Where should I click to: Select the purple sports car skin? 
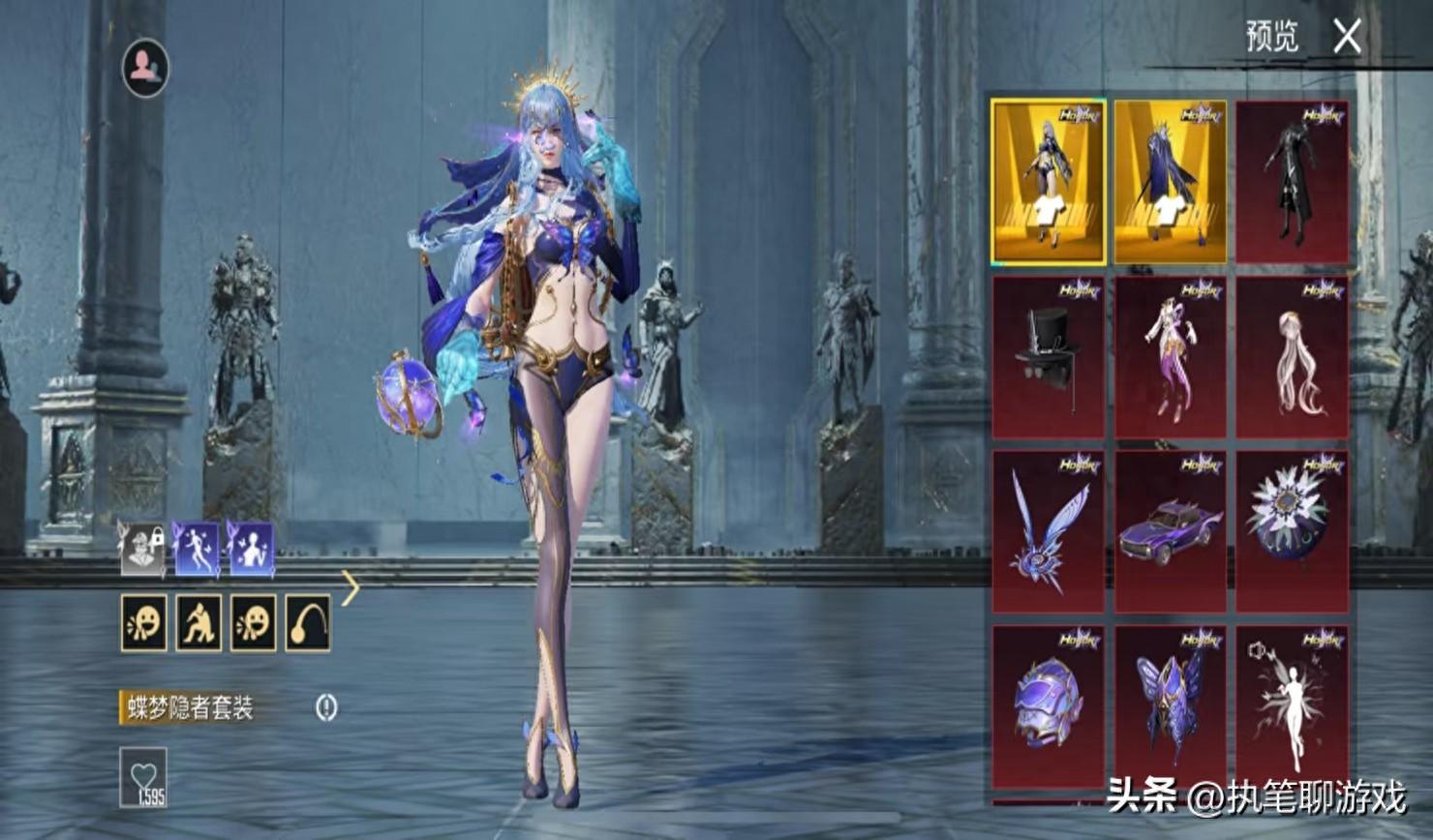point(1170,531)
